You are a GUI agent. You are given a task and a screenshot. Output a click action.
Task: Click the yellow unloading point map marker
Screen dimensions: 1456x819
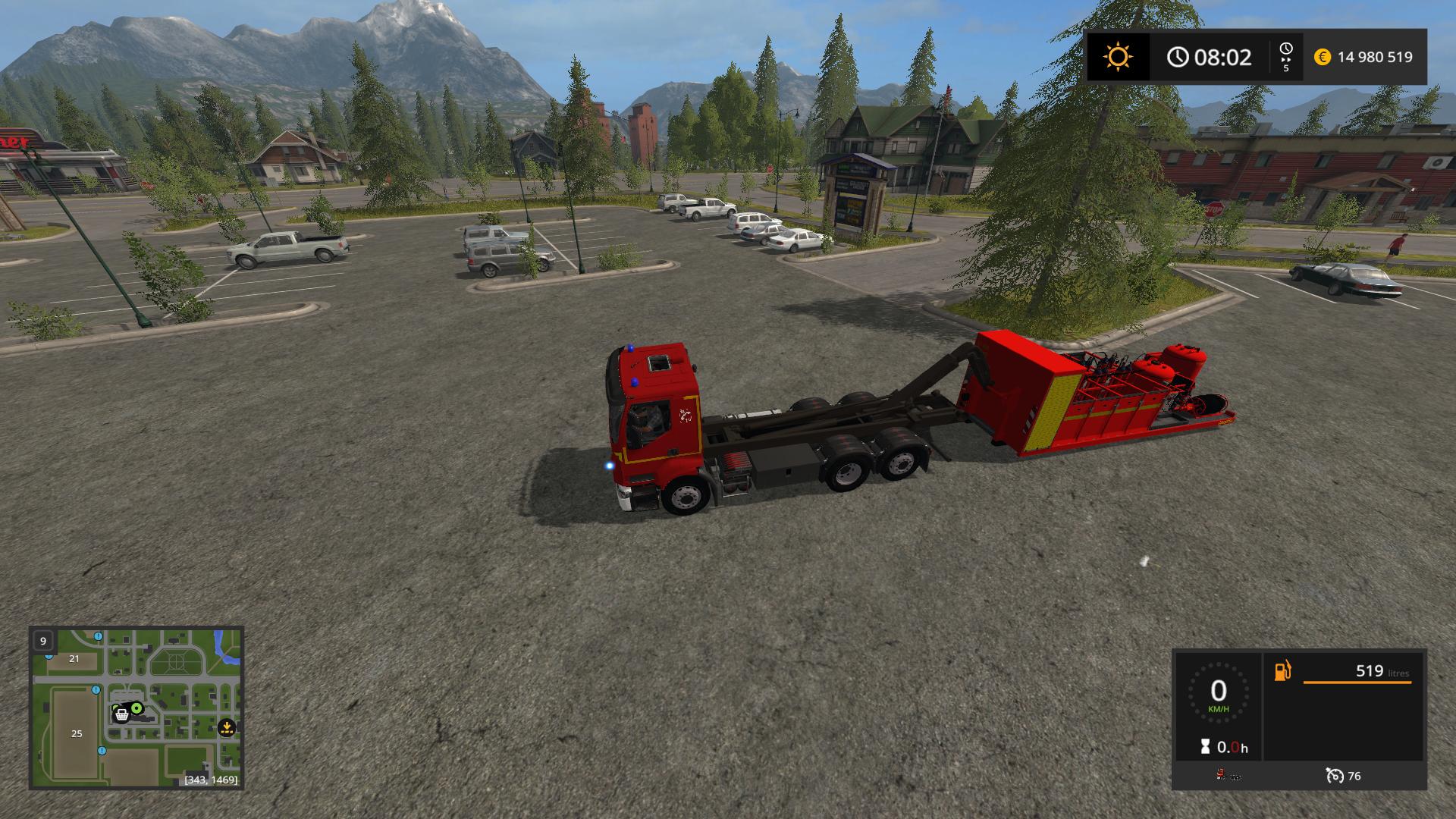(226, 728)
